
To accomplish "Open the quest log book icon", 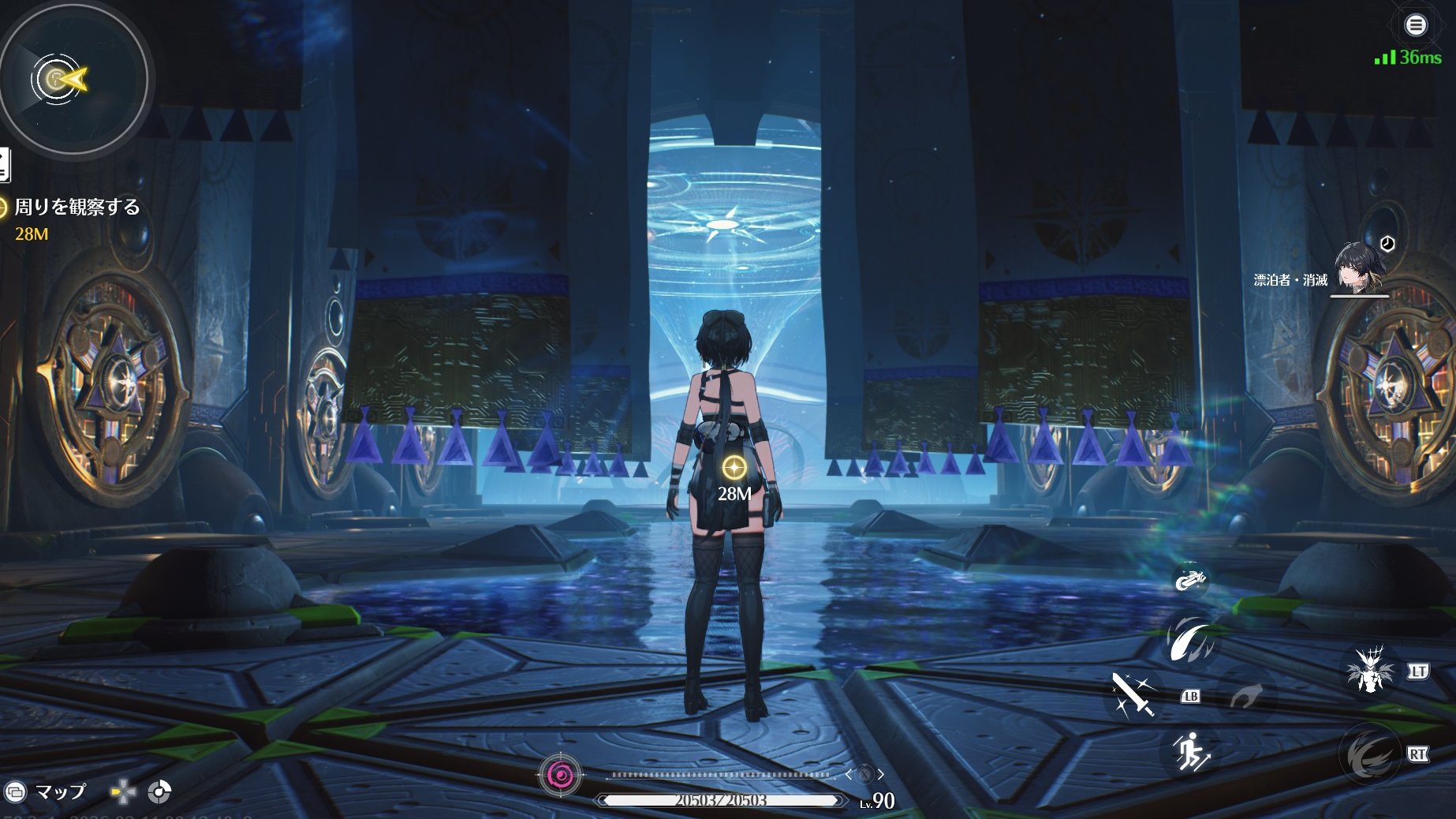I will coord(4,165).
